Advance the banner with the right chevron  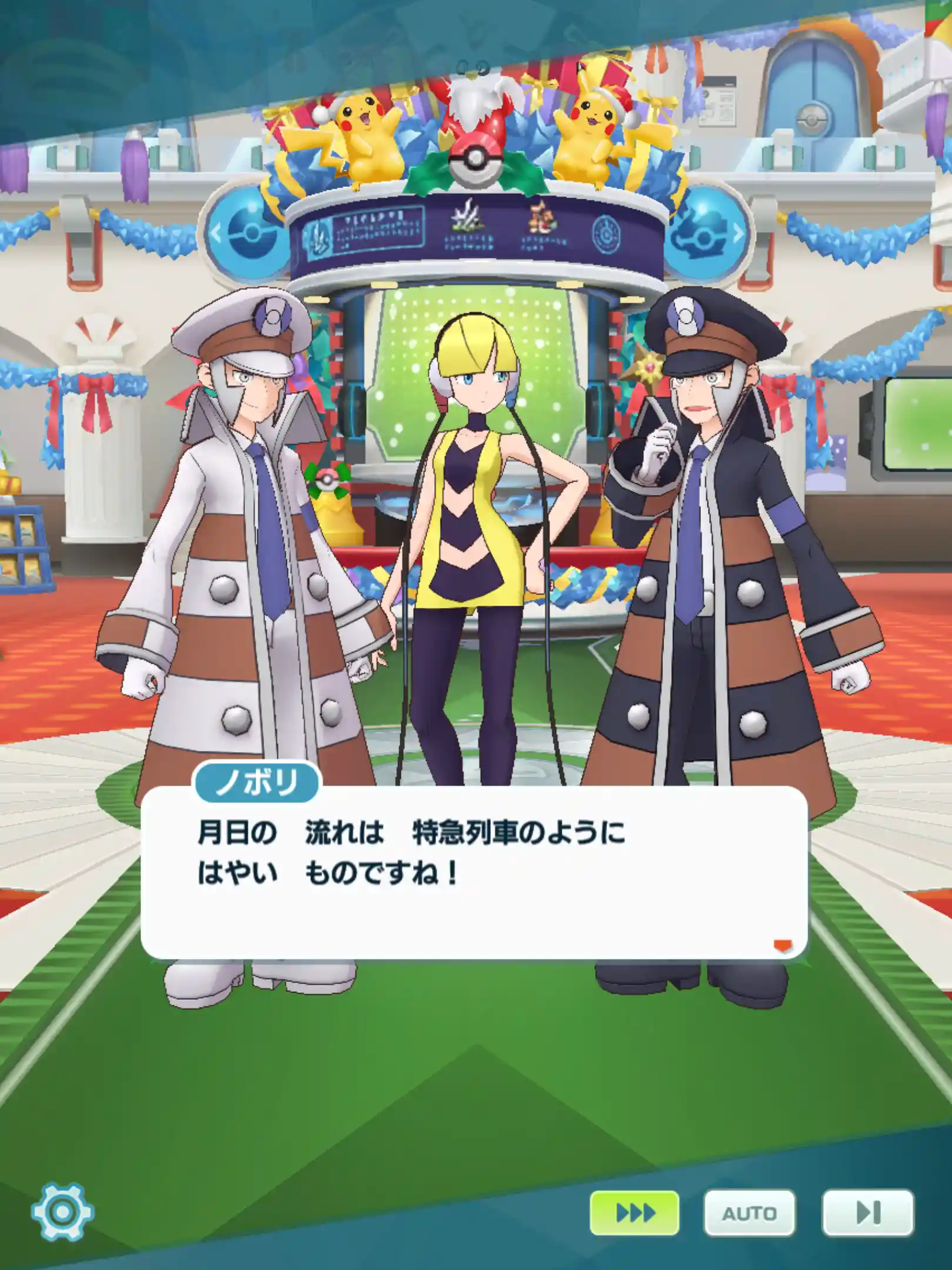tap(738, 232)
